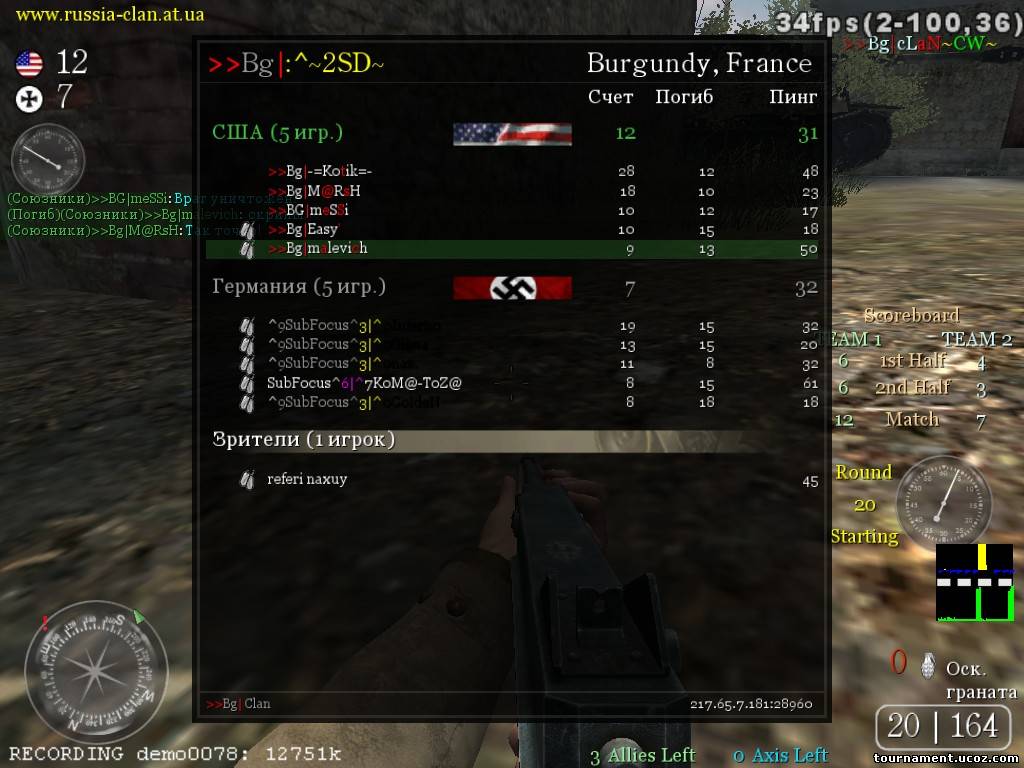The width and height of the screenshot is (1024, 768).
Task: Select player Kotik in the USA team list
Action: point(320,172)
